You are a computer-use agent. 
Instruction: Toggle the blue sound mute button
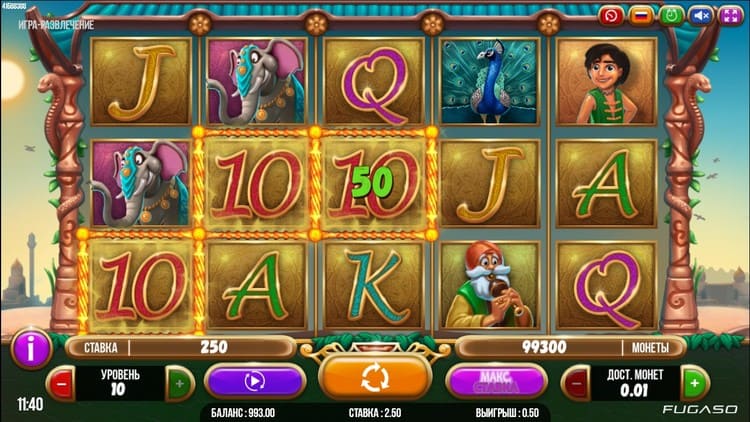701,15
